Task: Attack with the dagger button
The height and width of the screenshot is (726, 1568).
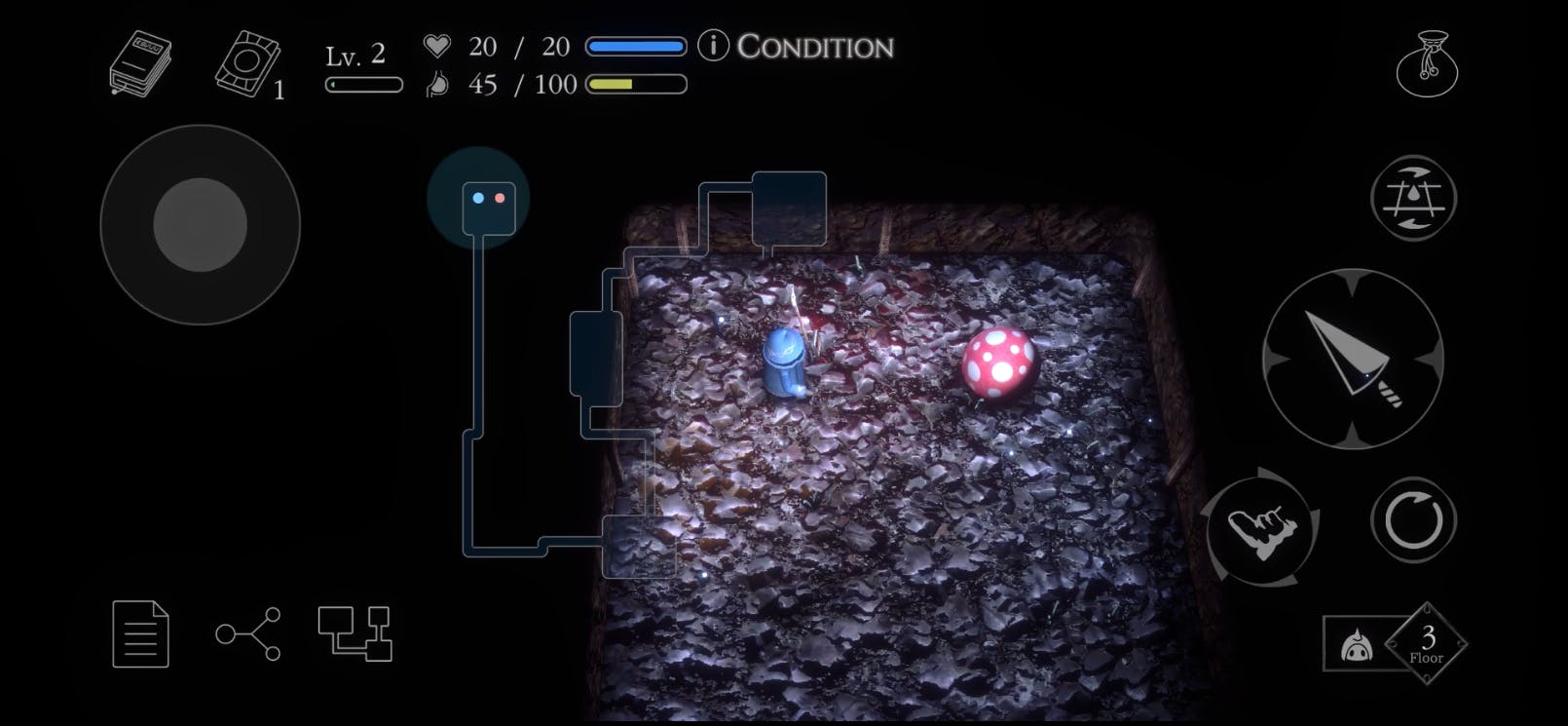Action: pyautogui.click(x=1352, y=359)
